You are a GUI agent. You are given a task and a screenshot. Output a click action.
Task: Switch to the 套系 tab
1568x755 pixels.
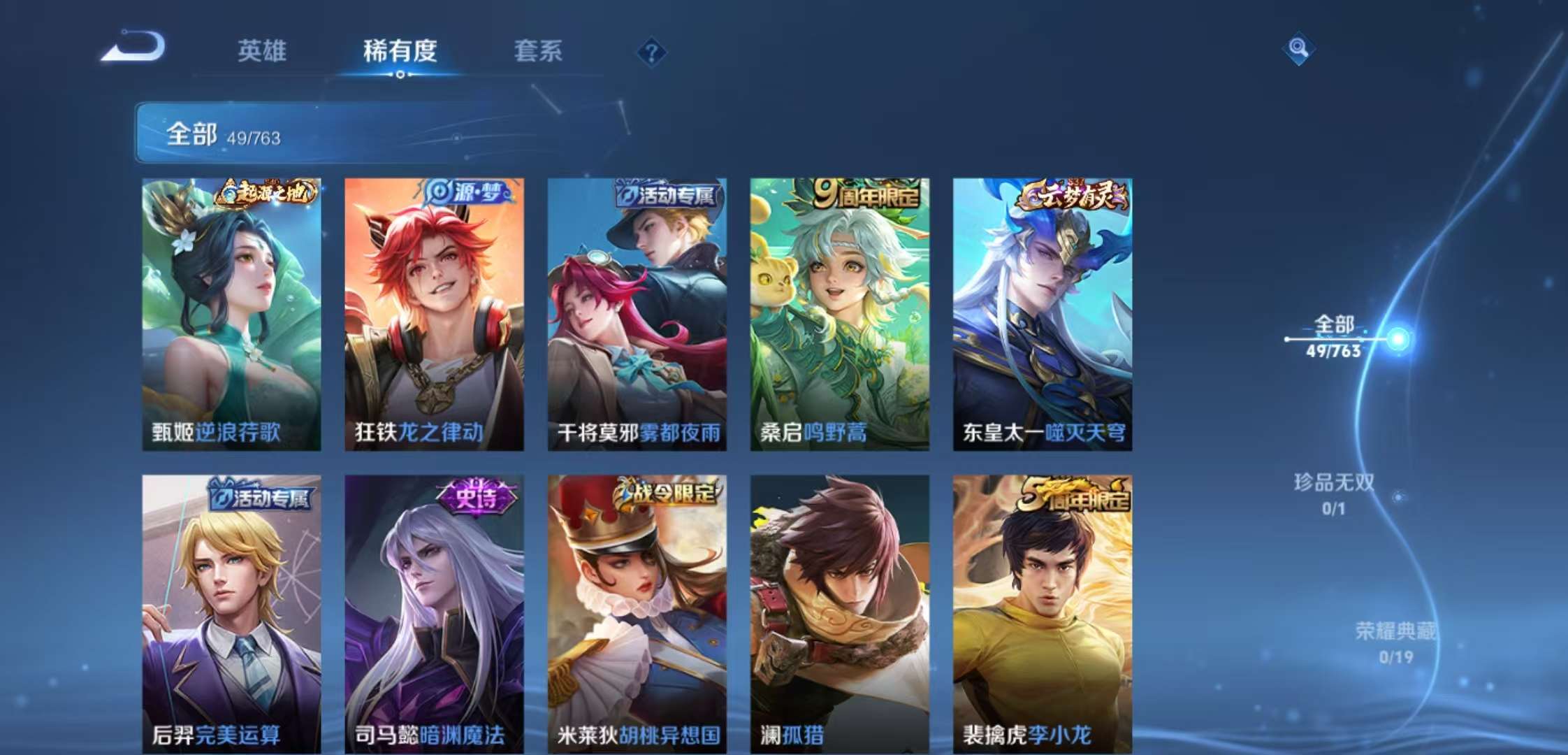click(539, 51)
